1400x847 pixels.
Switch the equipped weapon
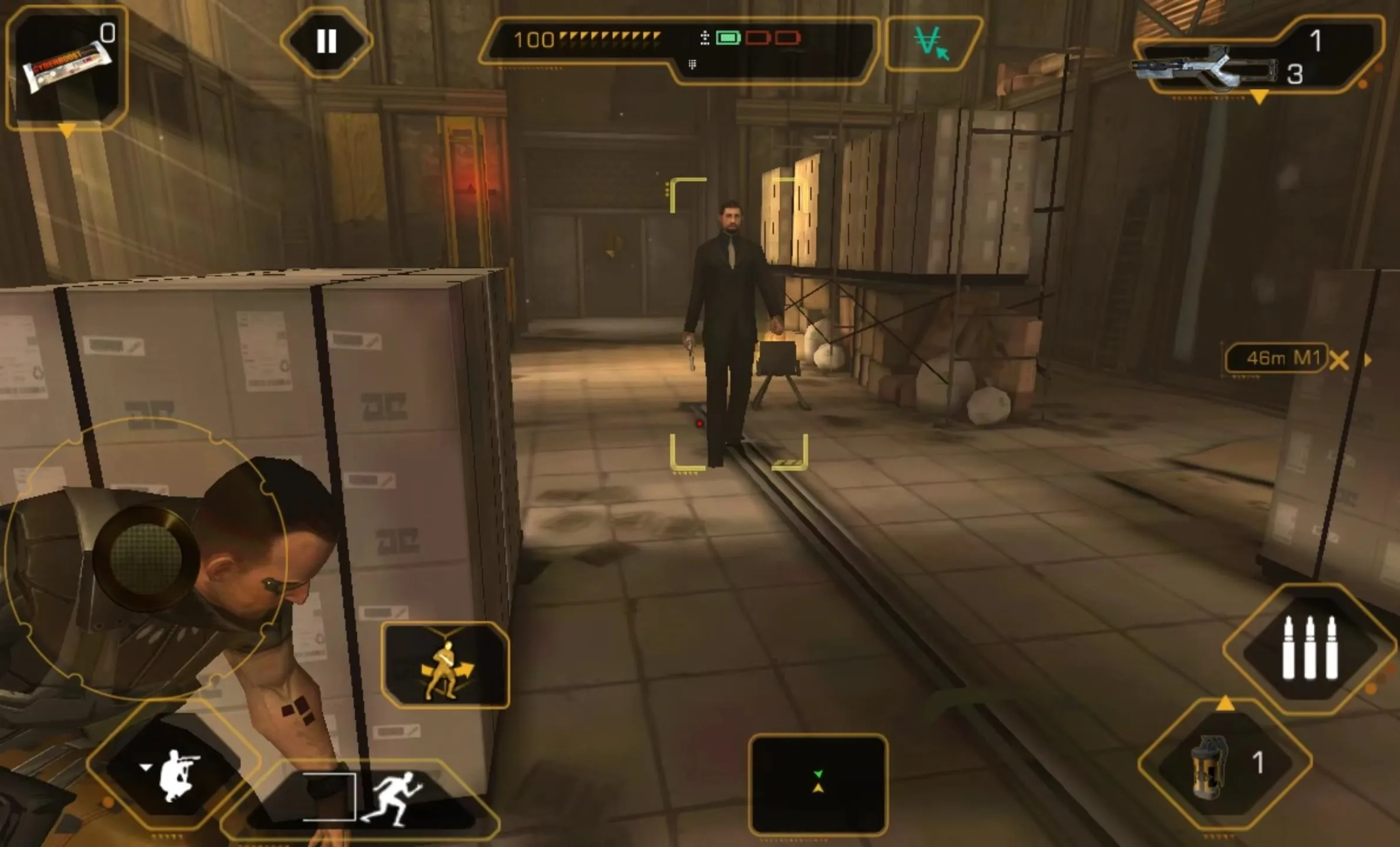[x=1253, y=59]
